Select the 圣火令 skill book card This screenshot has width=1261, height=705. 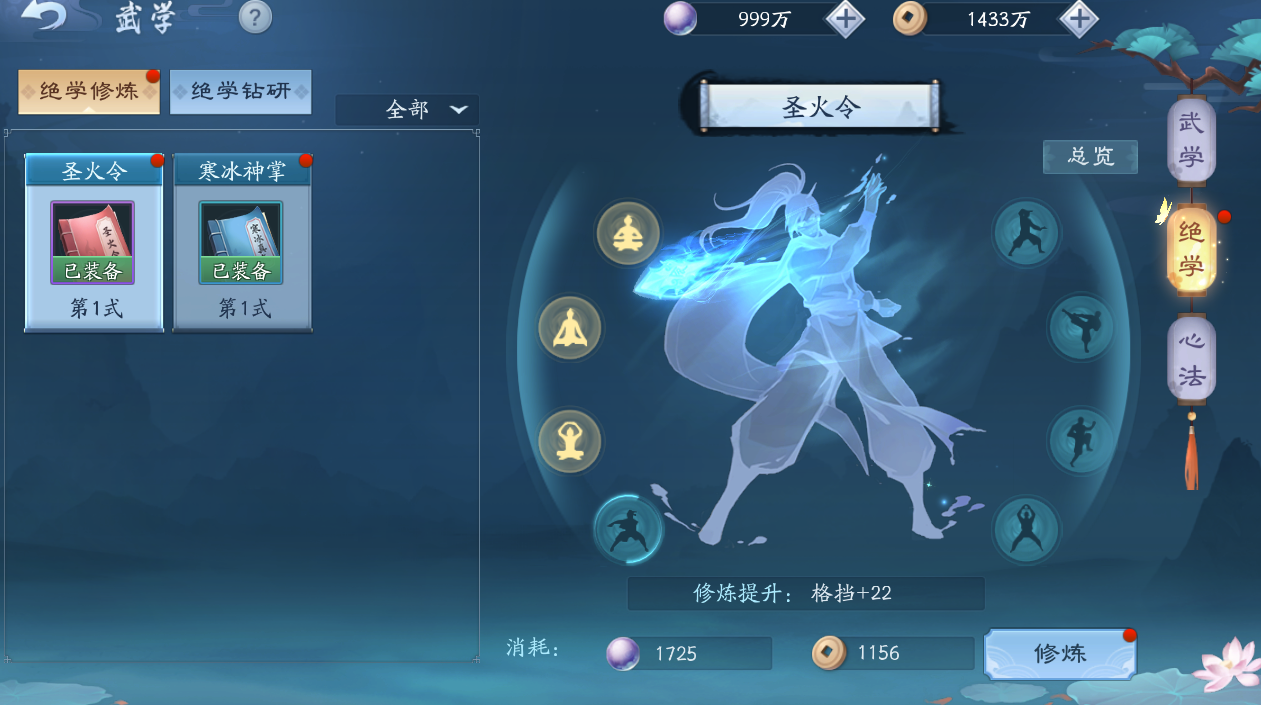[93, 243]
